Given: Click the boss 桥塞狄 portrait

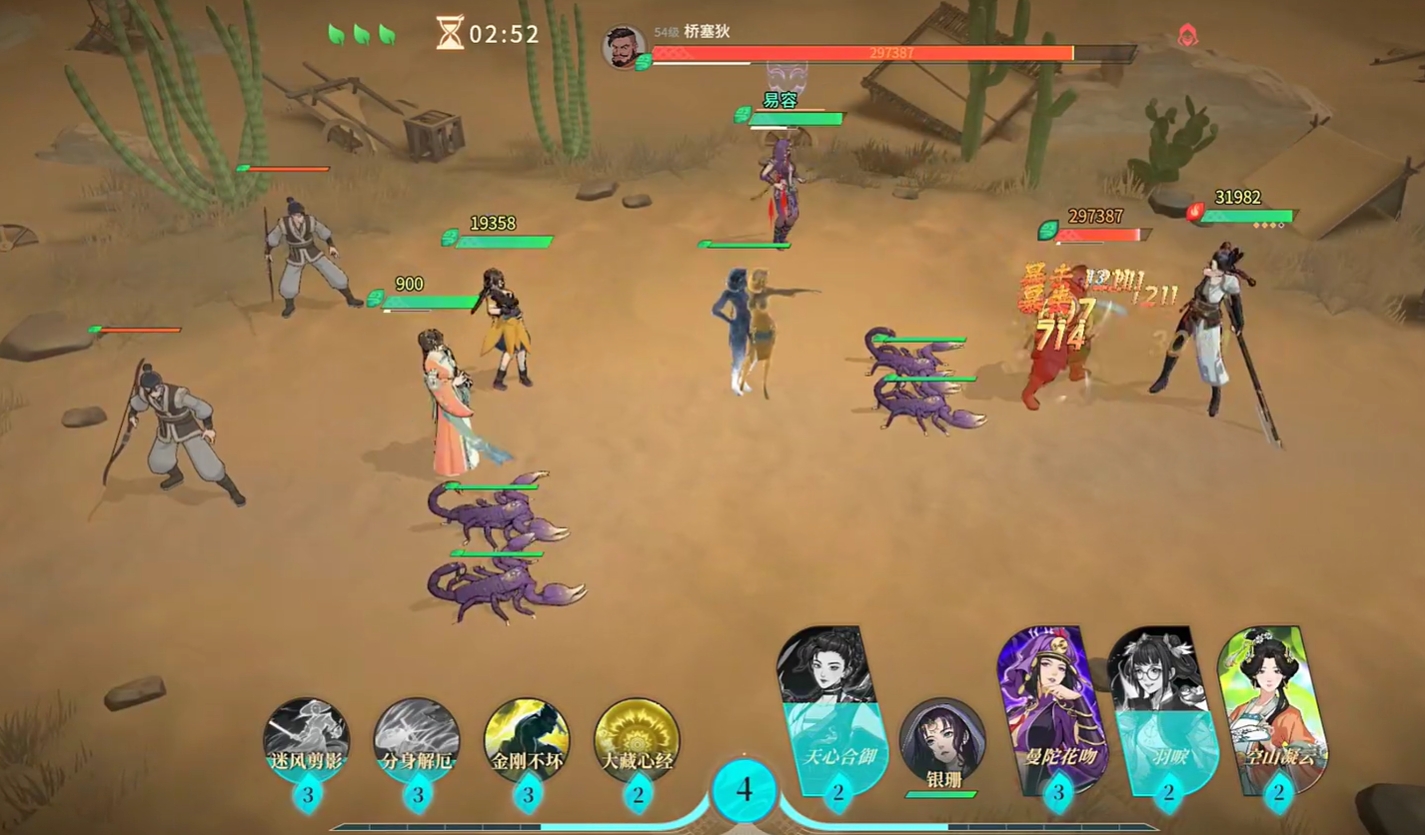Looking at the screenshot, I should click(624, 48).
